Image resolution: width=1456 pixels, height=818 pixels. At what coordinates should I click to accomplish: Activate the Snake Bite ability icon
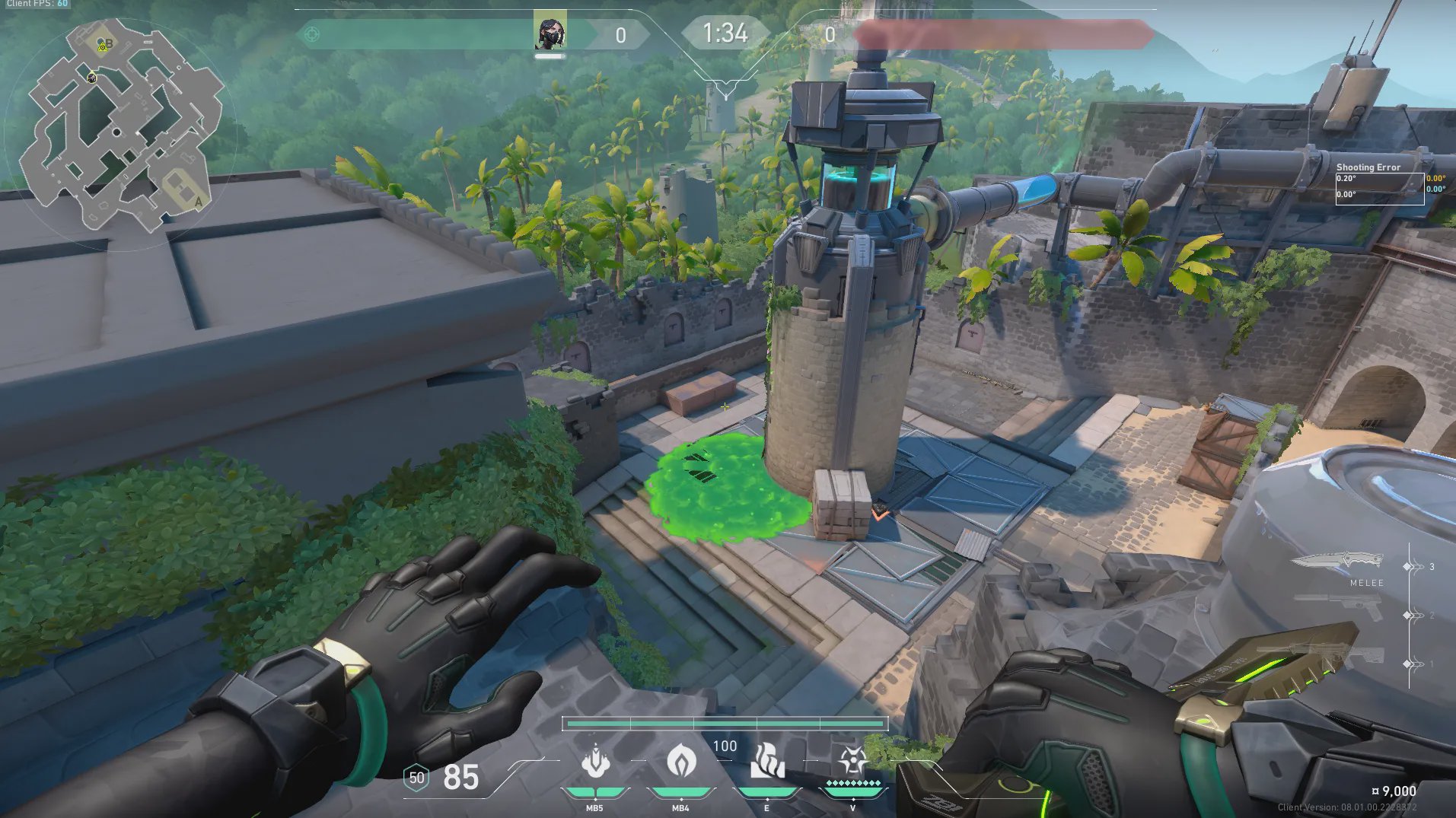pos(595,762)
